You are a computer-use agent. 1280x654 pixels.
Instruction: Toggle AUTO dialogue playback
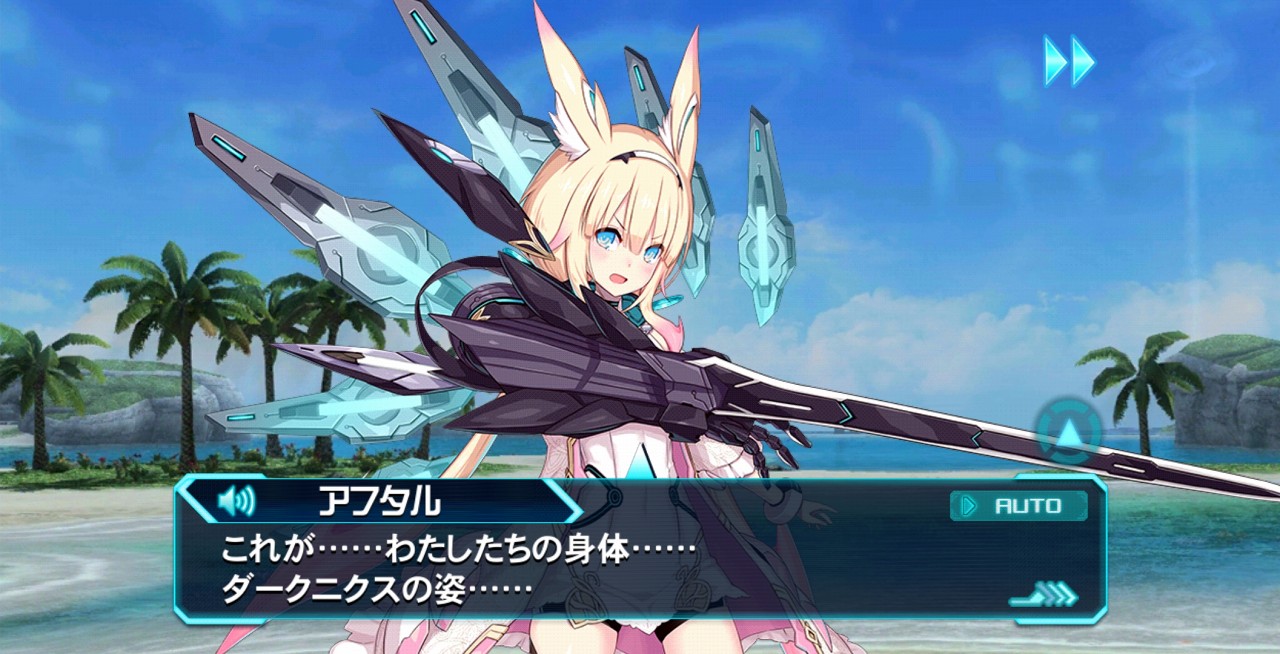tap(1018, 506)
